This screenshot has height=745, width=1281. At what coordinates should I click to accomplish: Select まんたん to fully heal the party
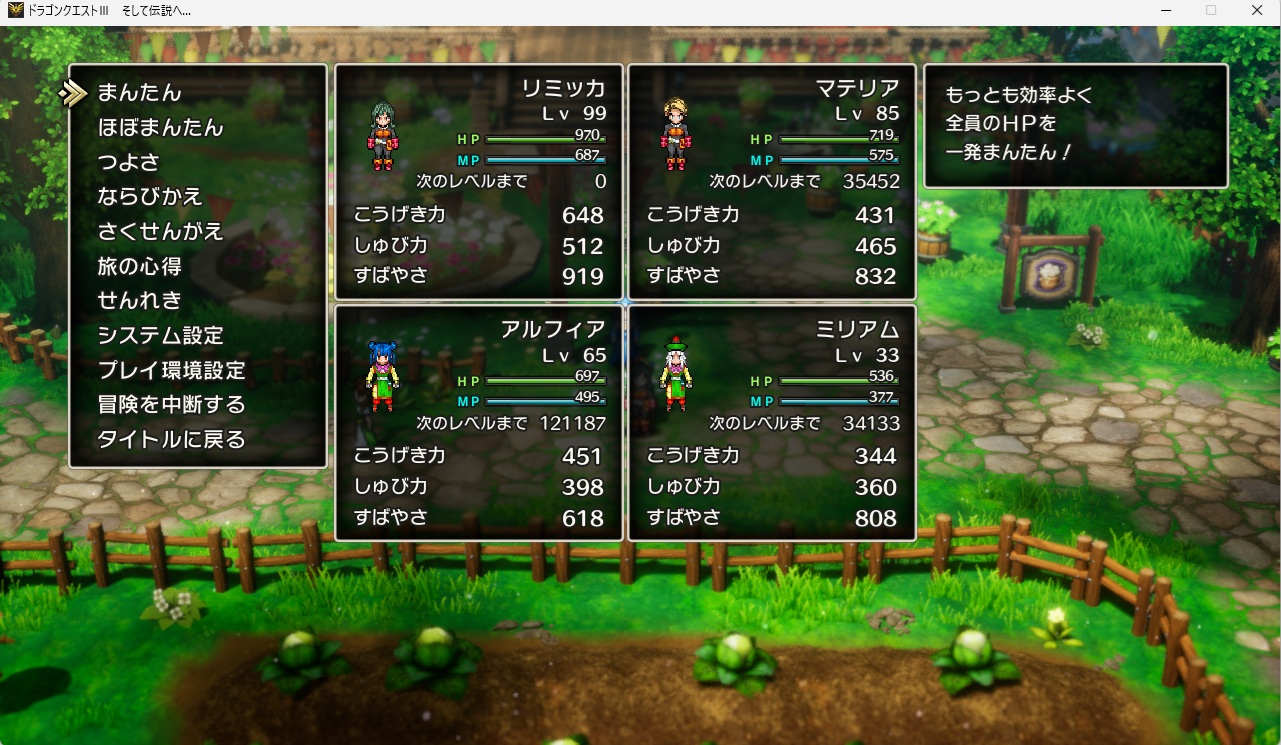139,93
